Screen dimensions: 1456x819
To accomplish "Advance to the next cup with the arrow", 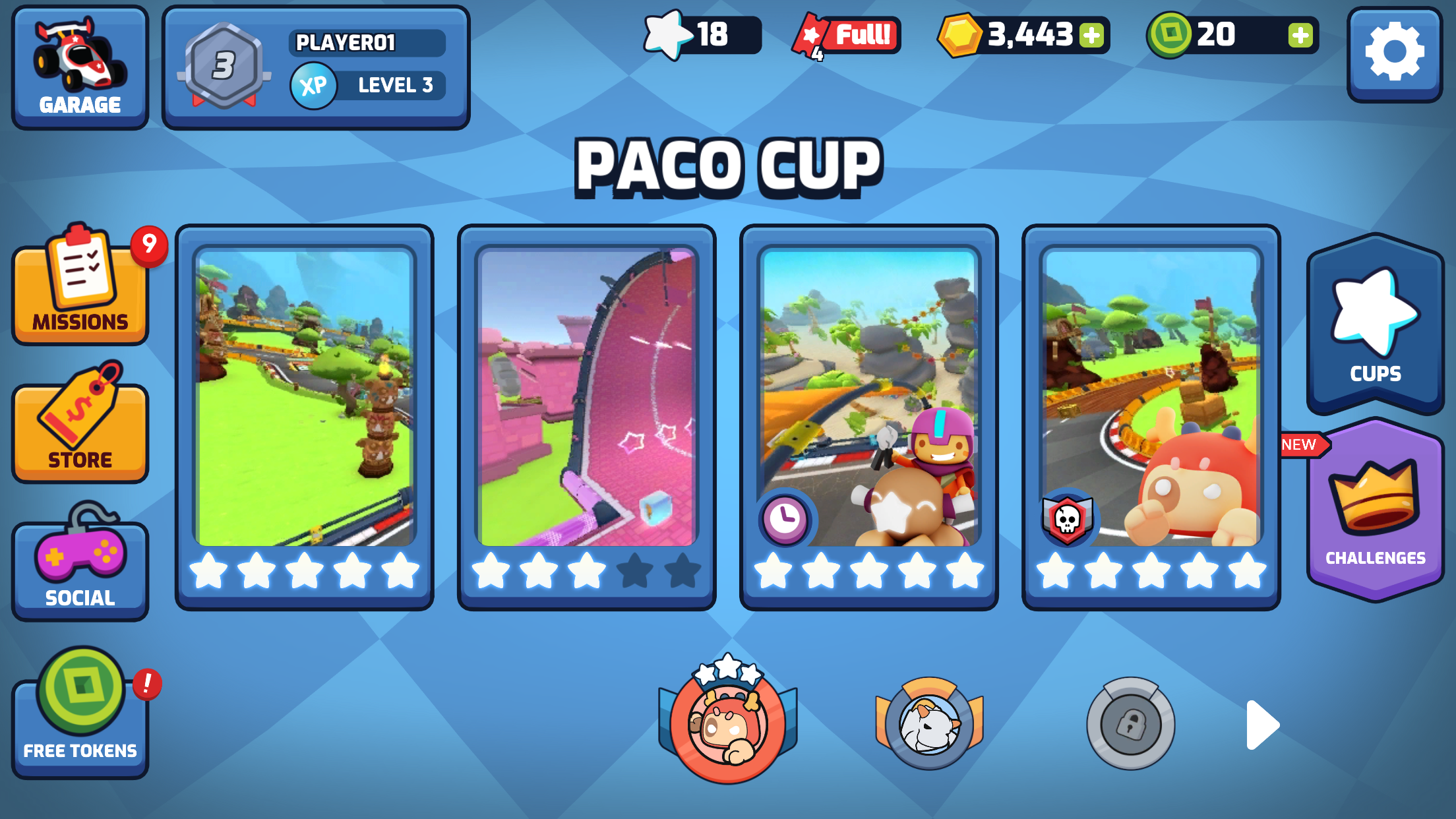I will [1259, 725].
